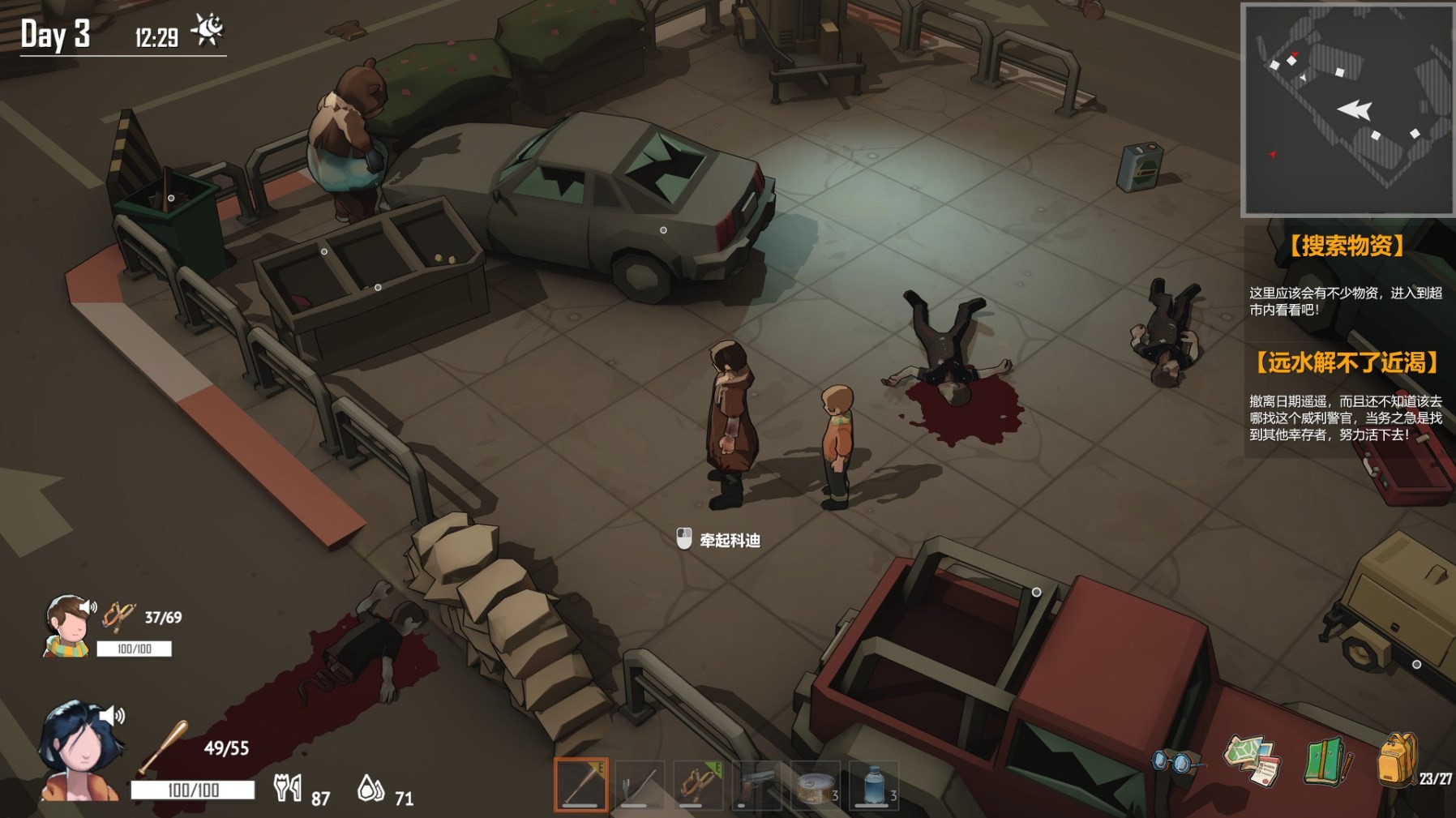This screenshot has width=1456, height=818.
Task: Select the boy companion portrait with scarf
Action: 66,626
